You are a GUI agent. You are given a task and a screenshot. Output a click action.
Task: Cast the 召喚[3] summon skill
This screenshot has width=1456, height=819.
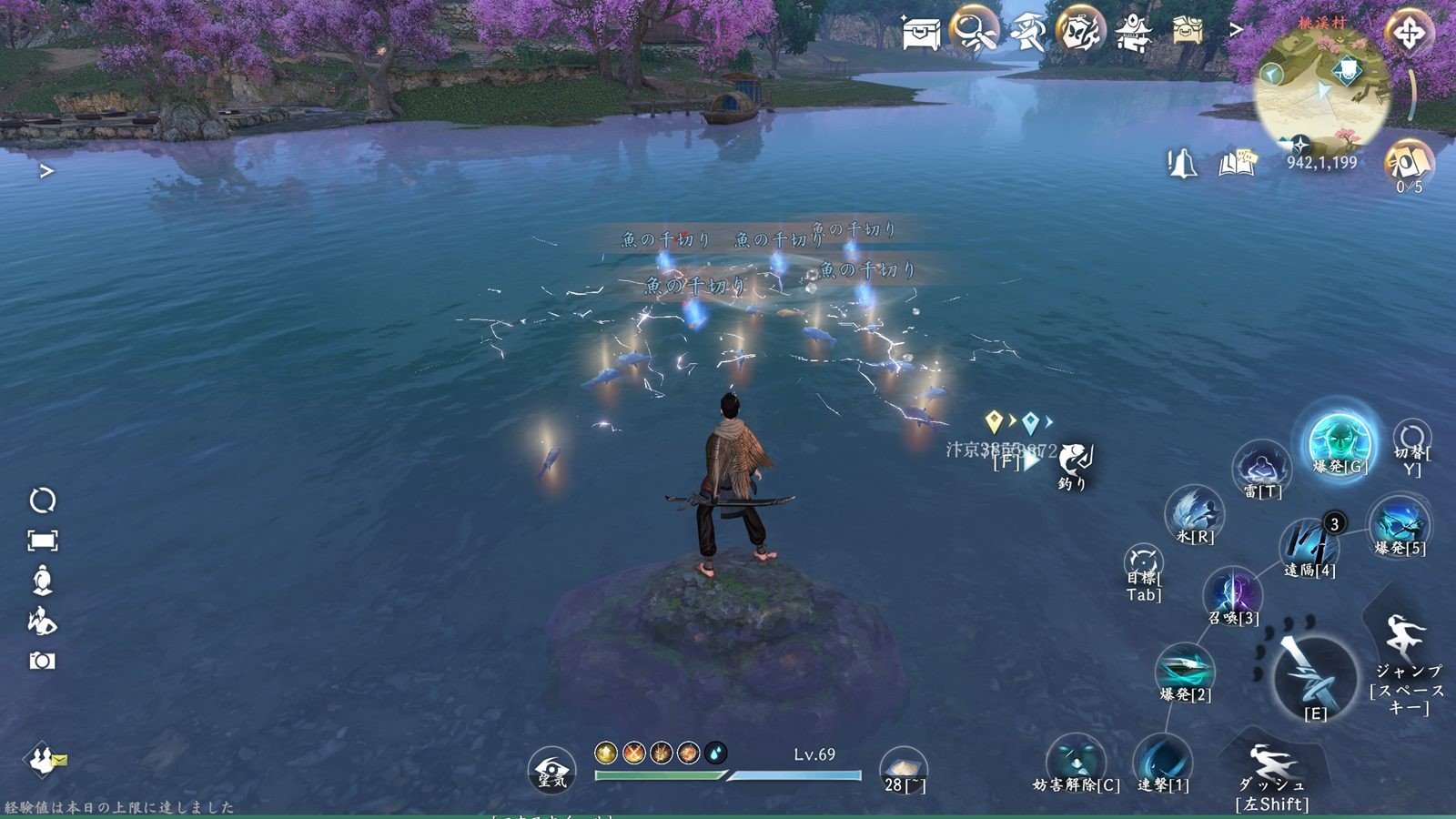click(x=1233, y=596)
